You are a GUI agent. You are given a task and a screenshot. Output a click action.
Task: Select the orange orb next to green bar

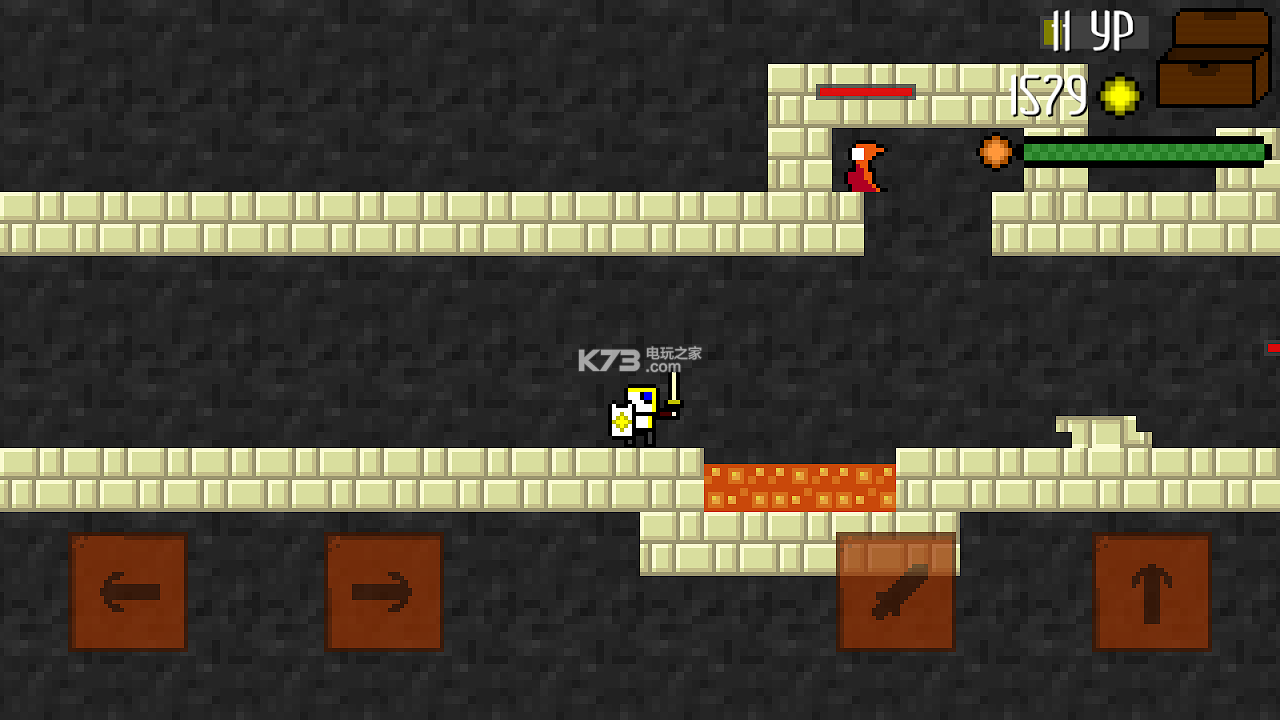point(994,150)
